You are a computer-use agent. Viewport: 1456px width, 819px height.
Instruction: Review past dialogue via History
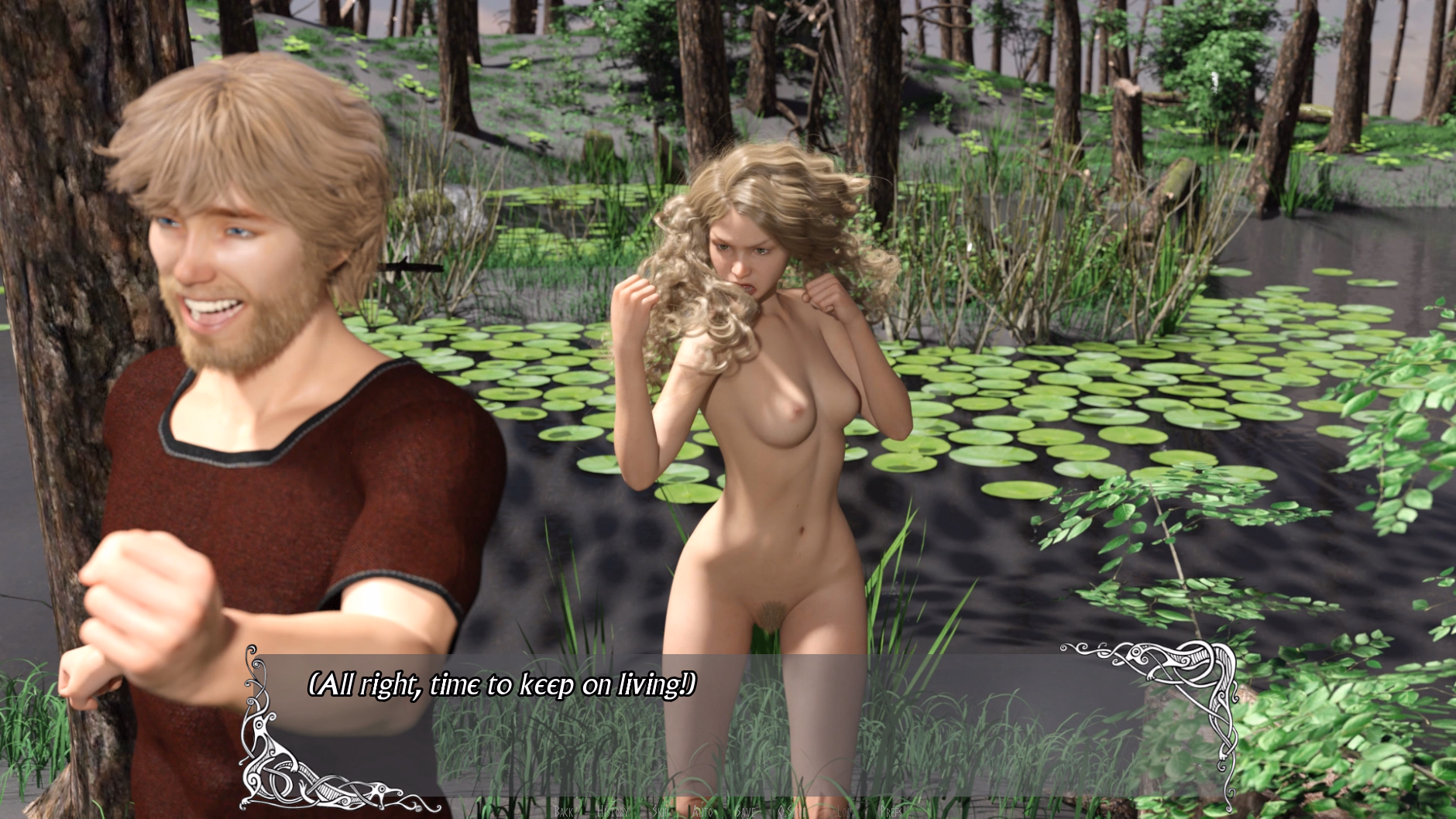(613, 810)
